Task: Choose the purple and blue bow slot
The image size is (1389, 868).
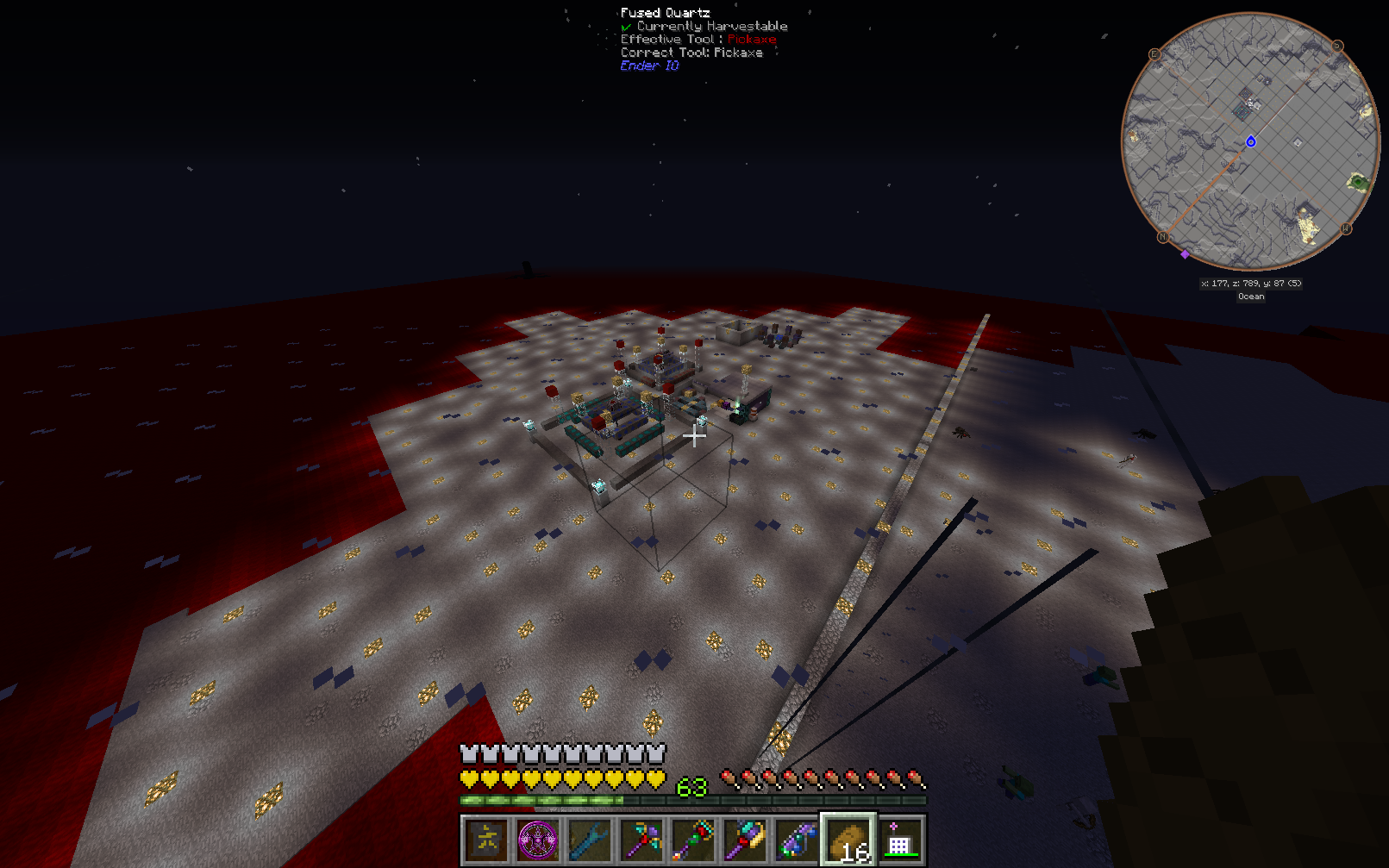Action: click(x=797, y=840)
